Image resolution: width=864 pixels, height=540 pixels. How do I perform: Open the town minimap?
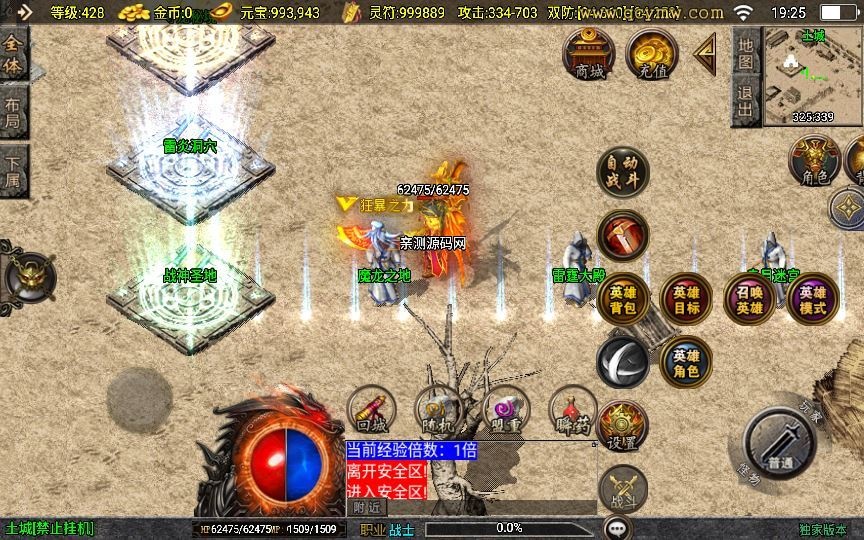tap(812, 75)
